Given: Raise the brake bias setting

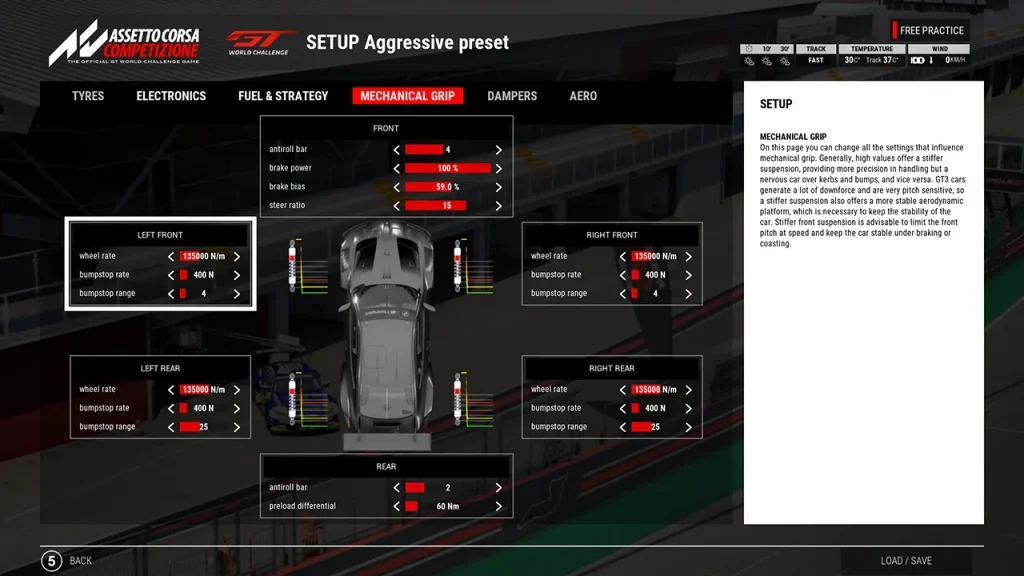Looking at the screenshot, I should pyautogui.click(x=498, y=187).
